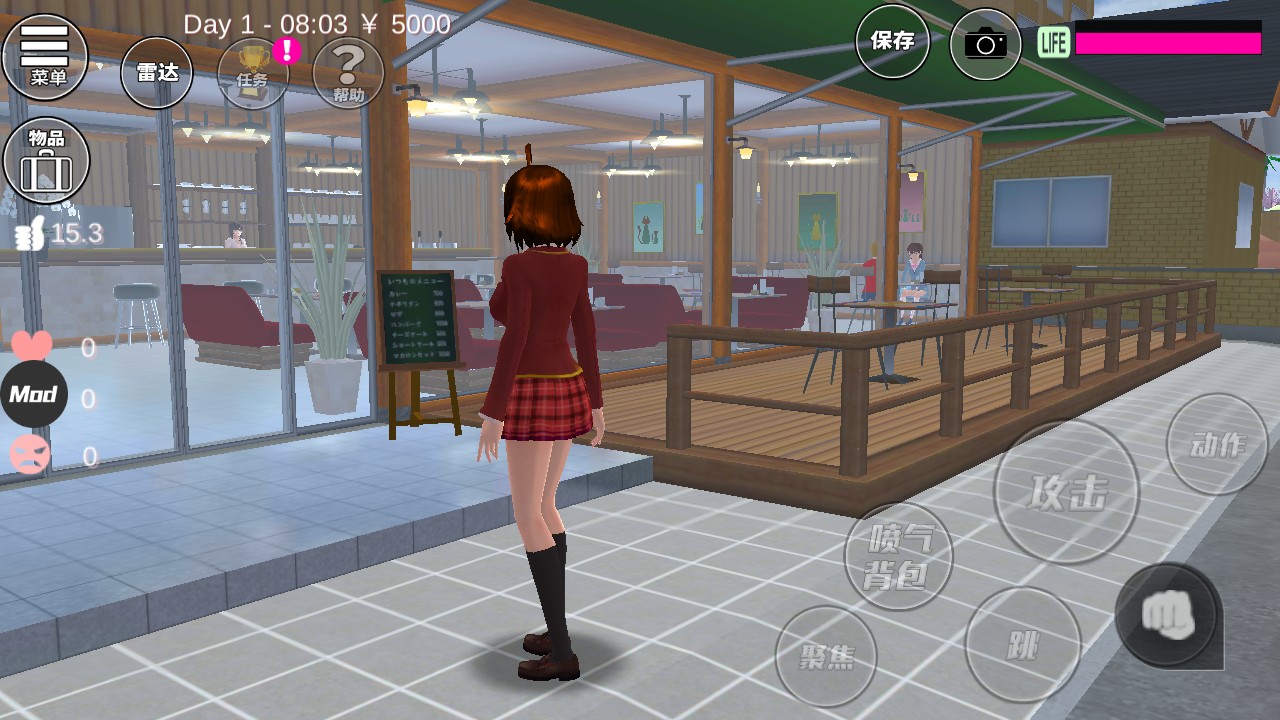Activate the camera photo mode icon
This screenshot has width=1280, height=720.
pyautogui.click(x=985, y=43)
